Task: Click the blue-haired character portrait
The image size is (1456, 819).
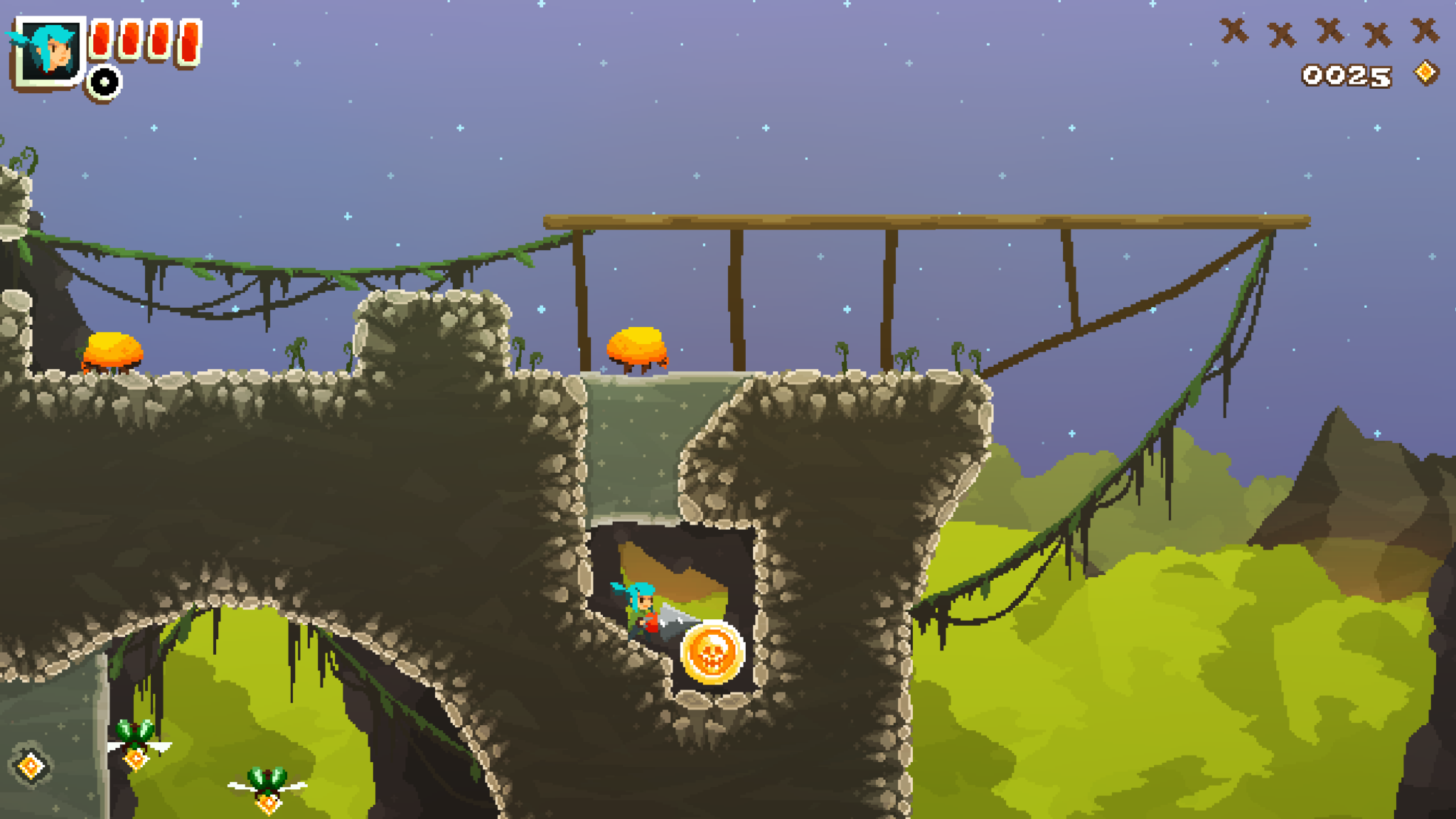Action: 48,51
